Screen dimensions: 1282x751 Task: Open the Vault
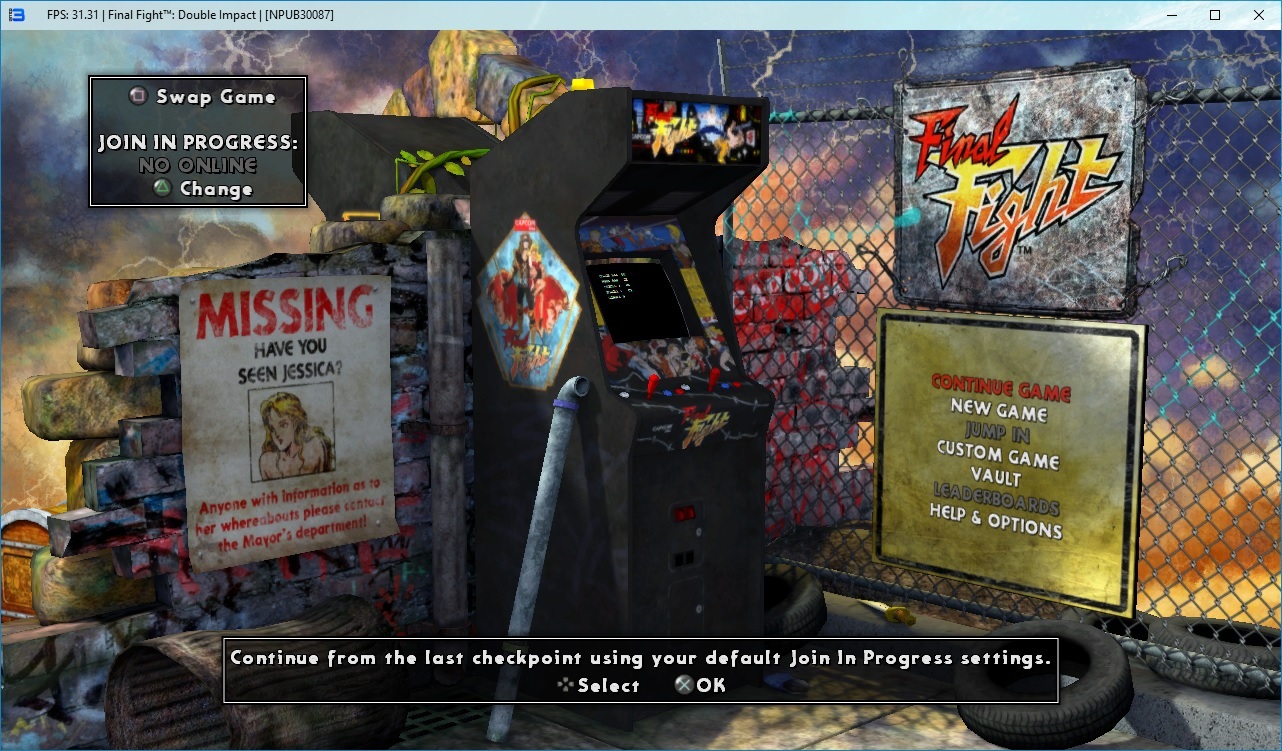[x=996, y=478]
